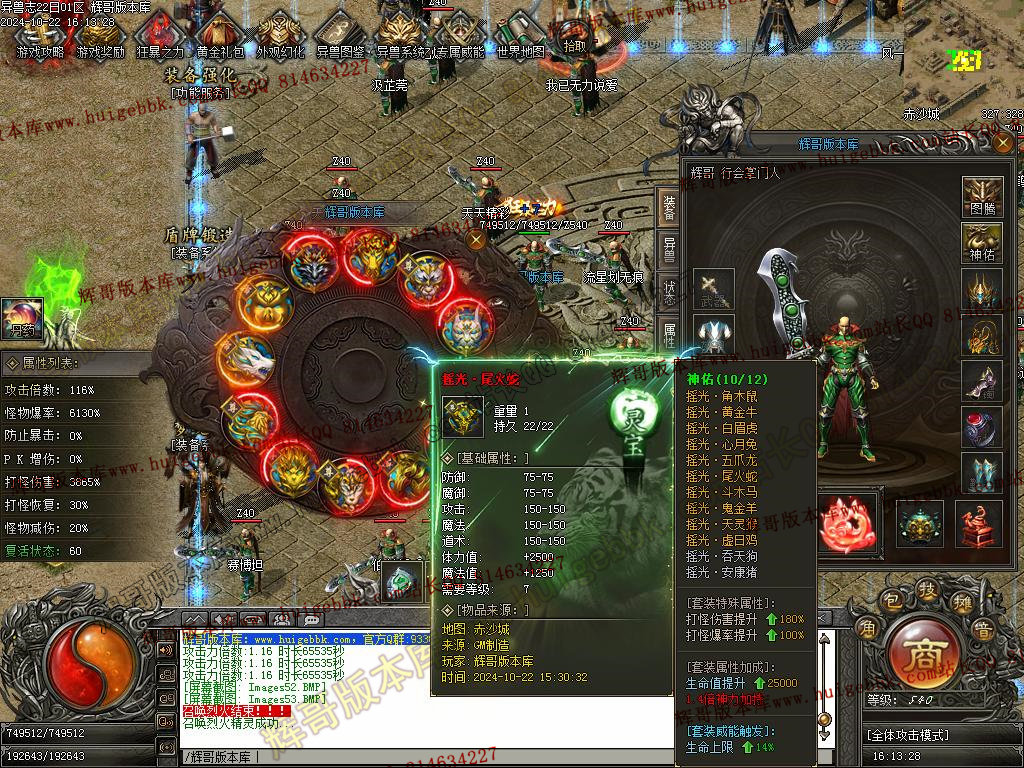Open the 商 shop round button
The image size is (1024, 768).
pyautogui.click(x=918, y=654)
